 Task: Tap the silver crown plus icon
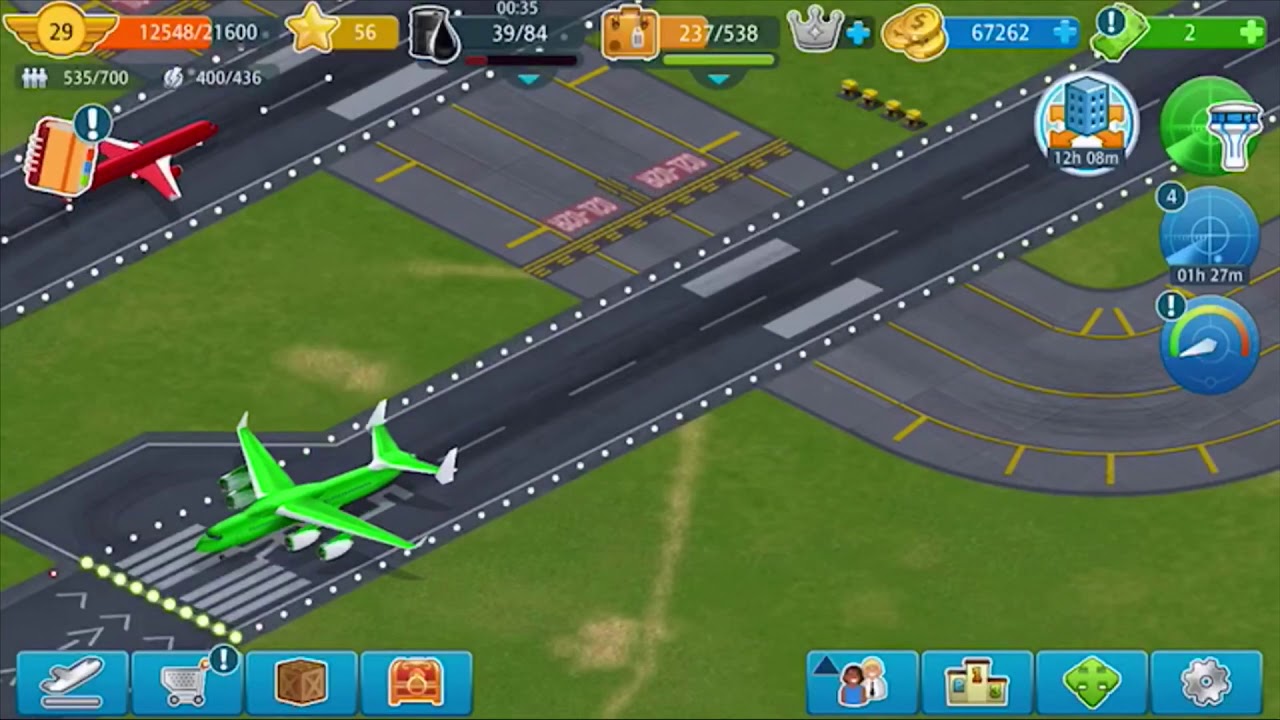tap(857, 33)
